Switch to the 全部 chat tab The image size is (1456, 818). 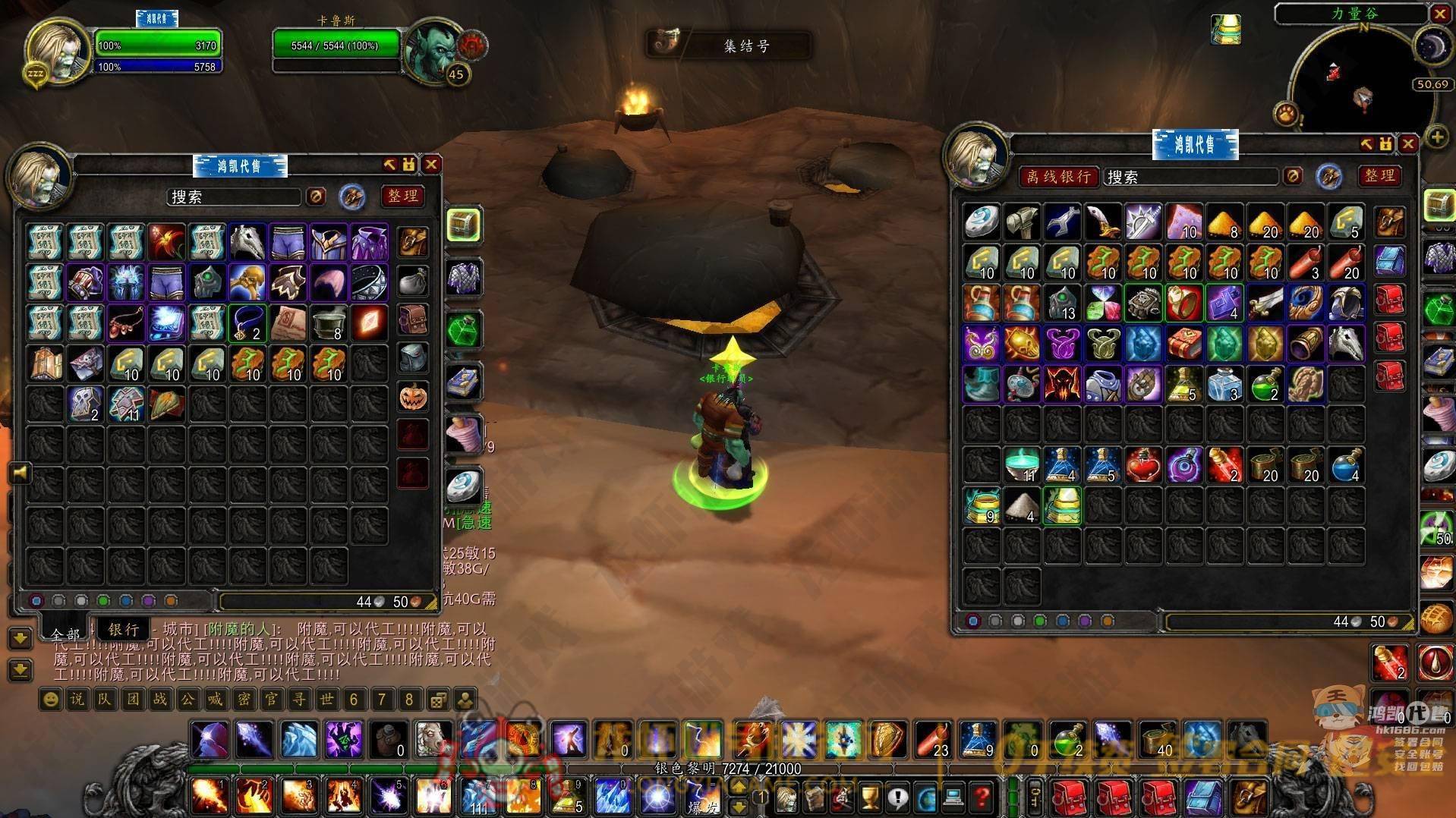pos(65,634)
